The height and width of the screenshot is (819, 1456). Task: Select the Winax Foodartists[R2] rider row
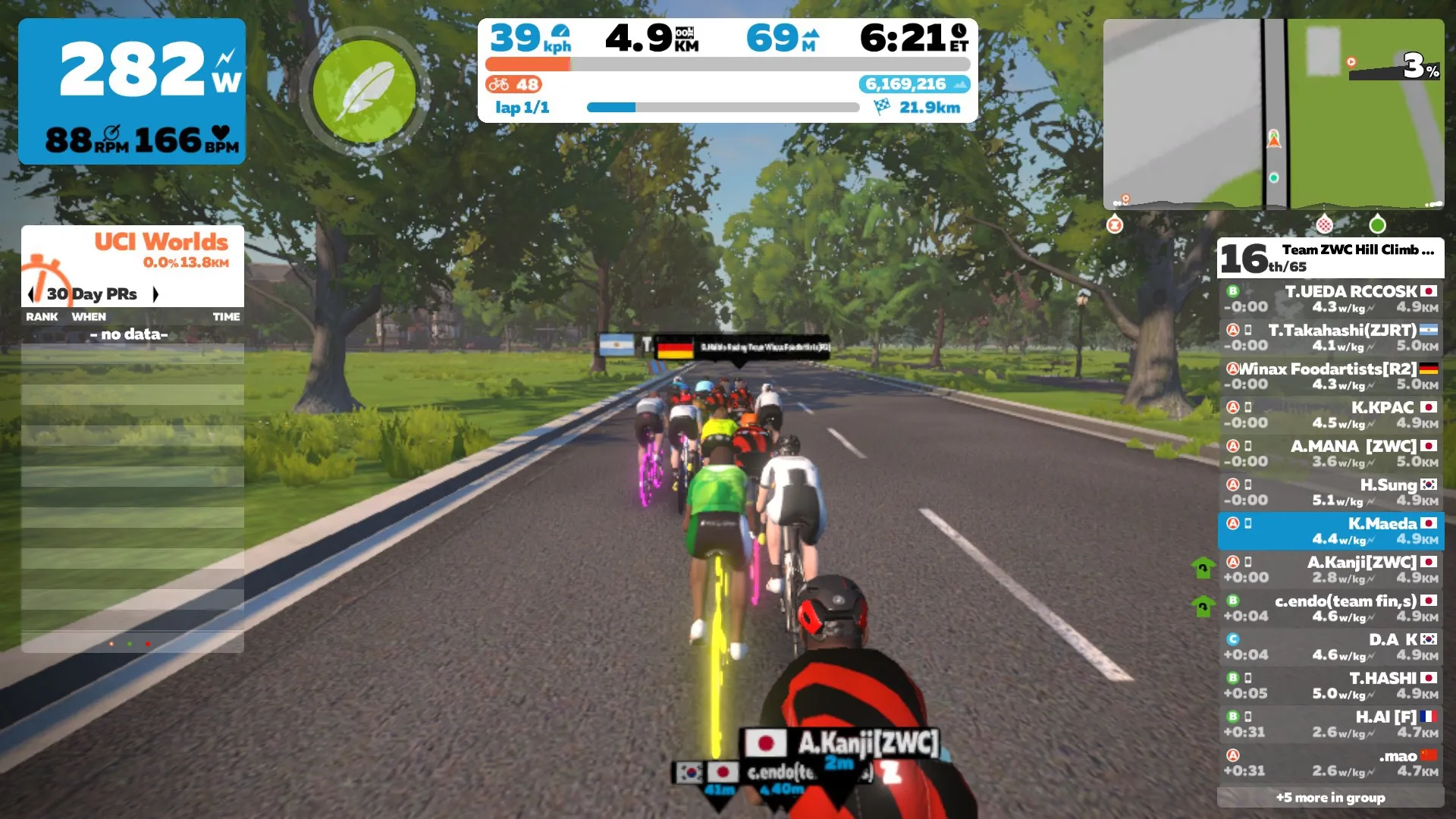tap(1331, 376)
